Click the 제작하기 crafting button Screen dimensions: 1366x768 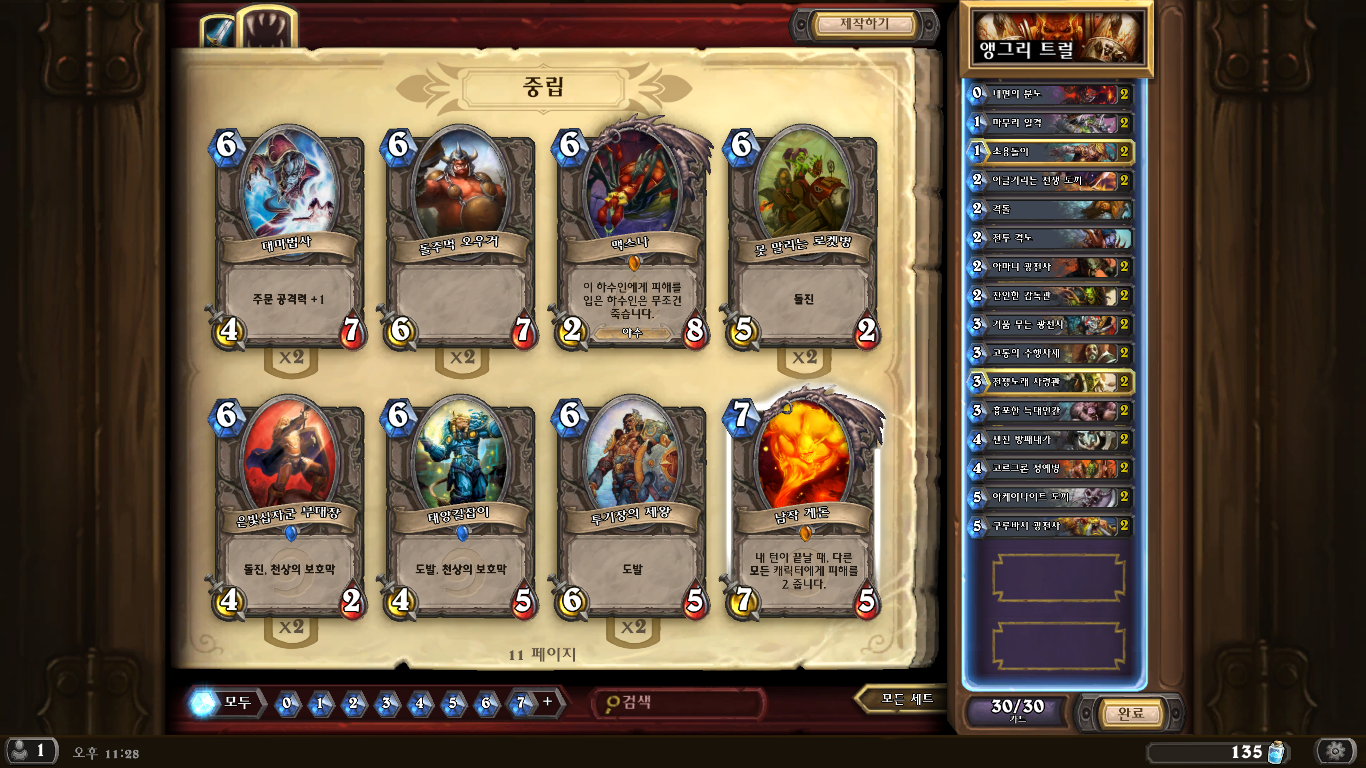864,24
